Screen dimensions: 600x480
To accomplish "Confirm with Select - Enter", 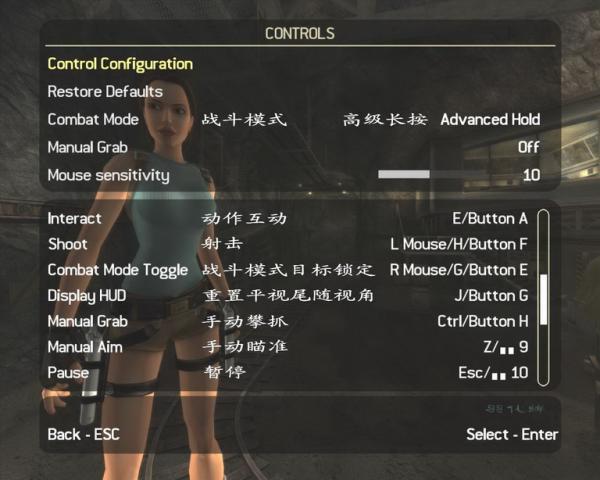I will tap(512, 435).
